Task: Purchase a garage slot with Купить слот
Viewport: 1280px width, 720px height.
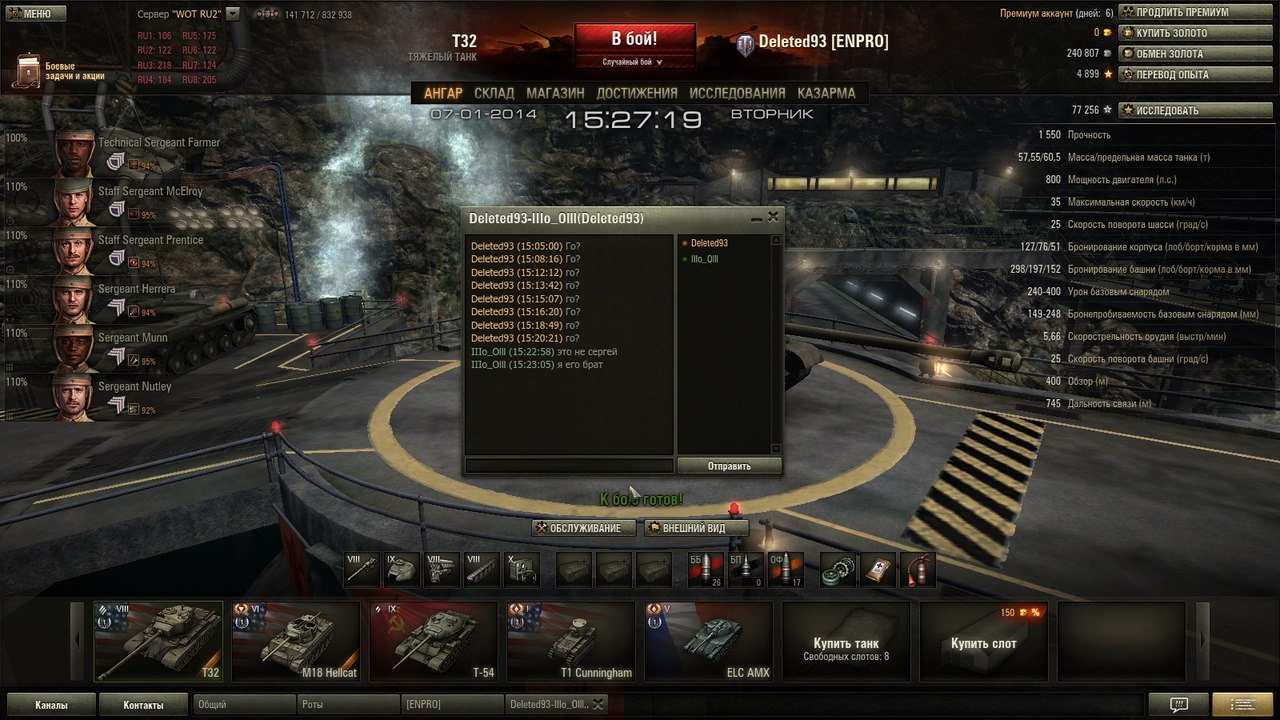Action: pyautogui.click(x=984, y=641)
